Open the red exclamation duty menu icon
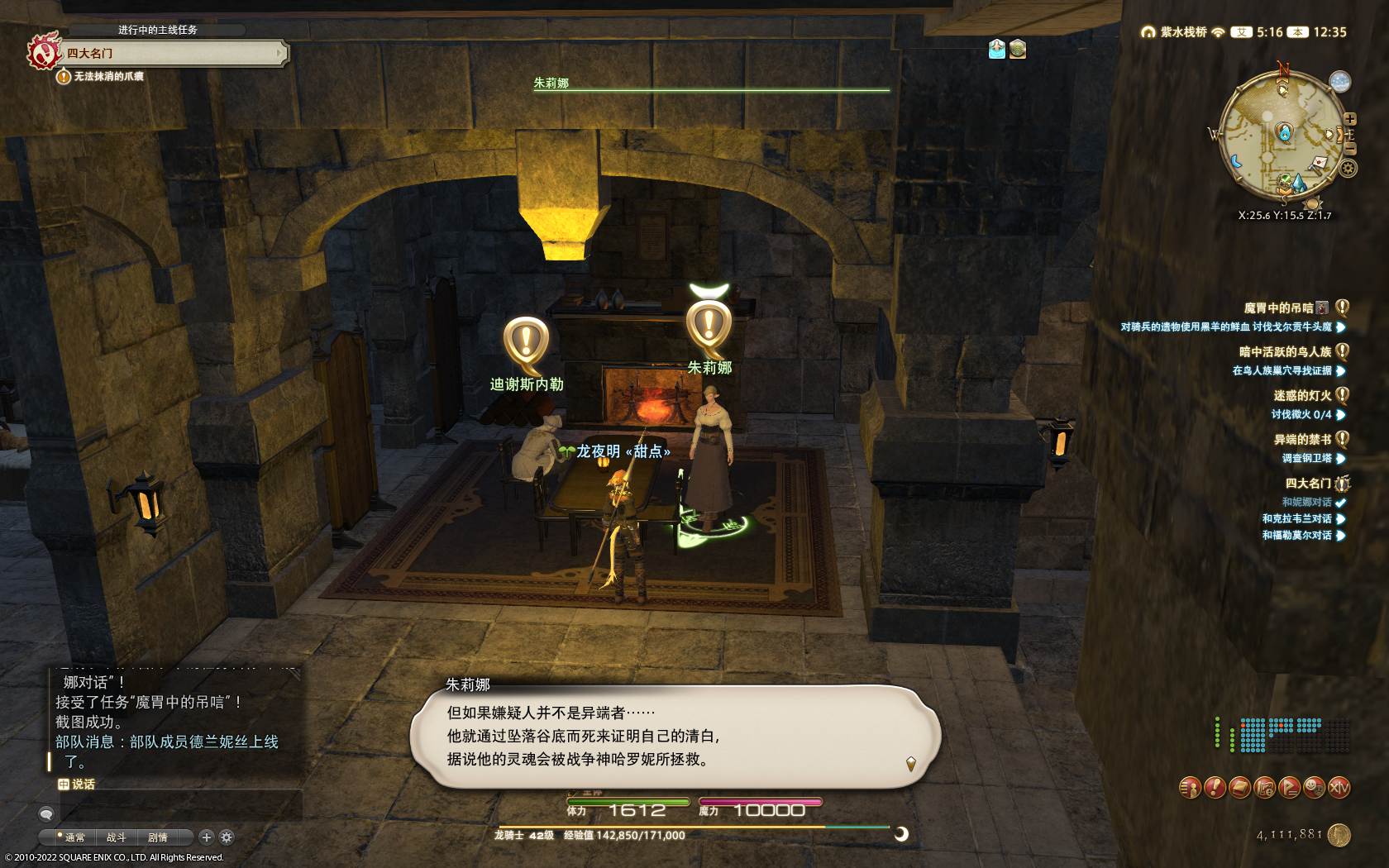 (x=1215, y=788)
